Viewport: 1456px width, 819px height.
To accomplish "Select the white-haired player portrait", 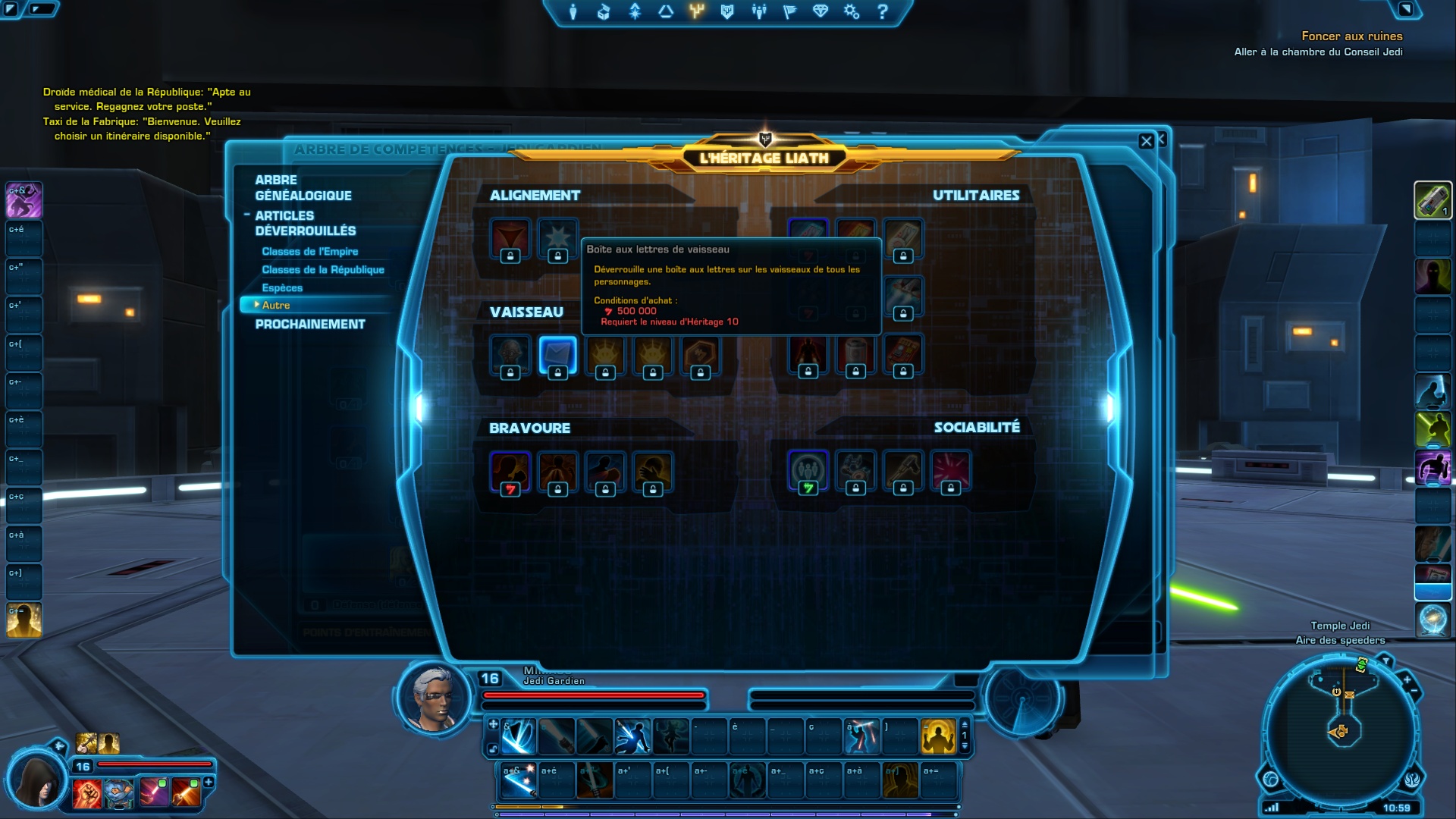I will click(434, 698).
